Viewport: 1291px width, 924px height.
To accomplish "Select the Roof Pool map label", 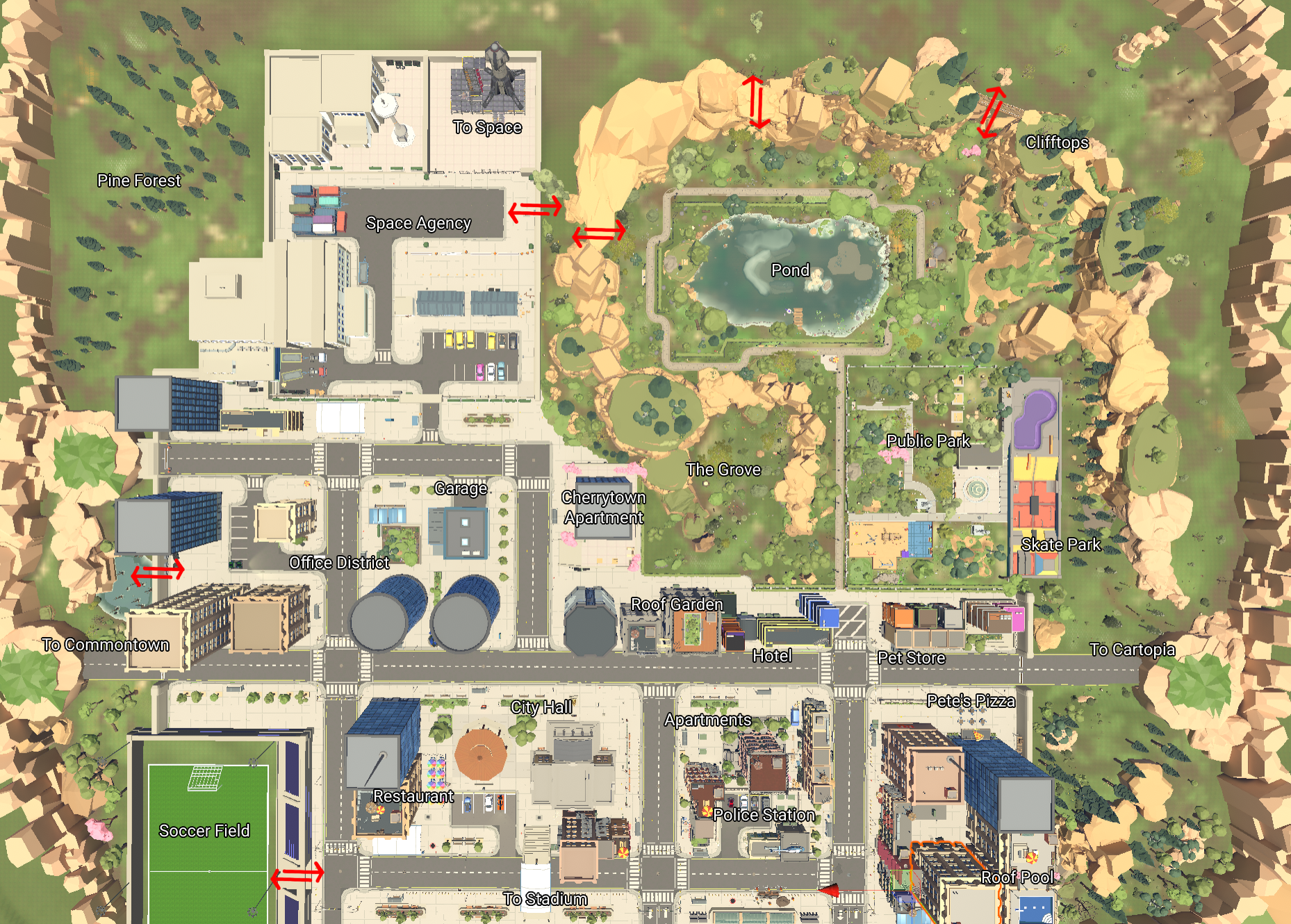I will pyautogui.click(x=1017, y=877).
